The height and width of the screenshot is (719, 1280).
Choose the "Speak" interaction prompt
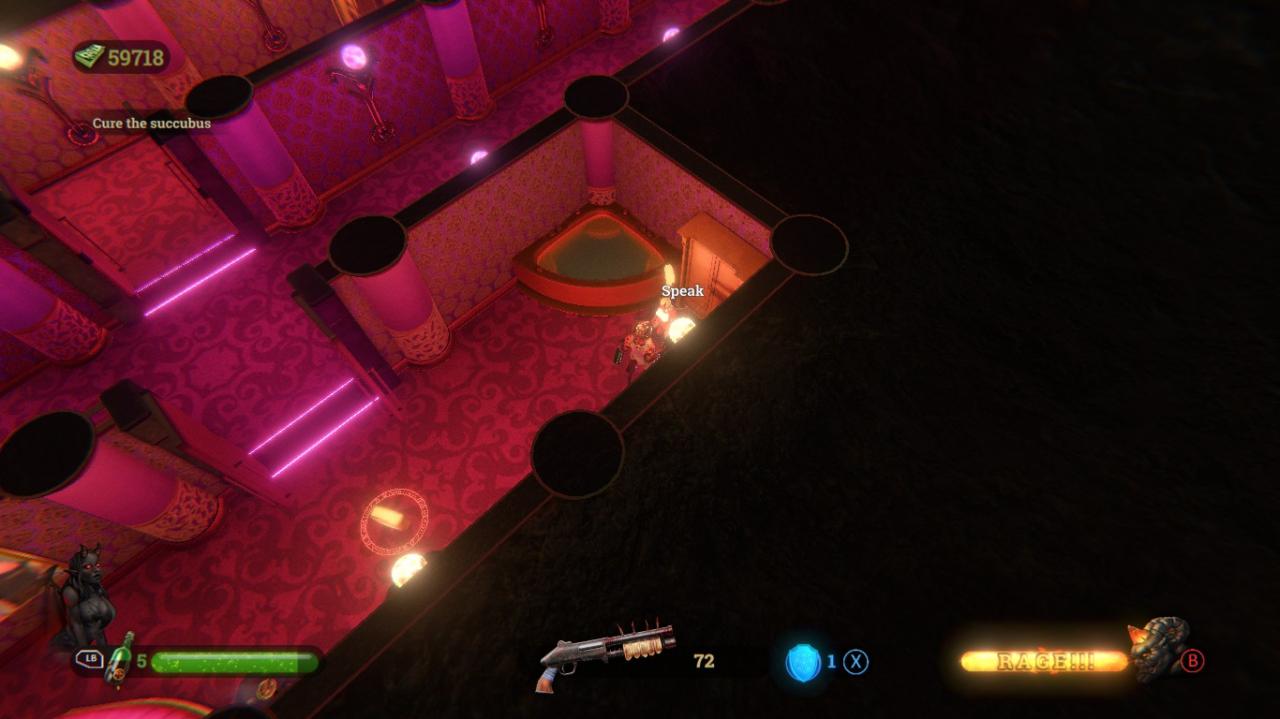click(682, 291)
